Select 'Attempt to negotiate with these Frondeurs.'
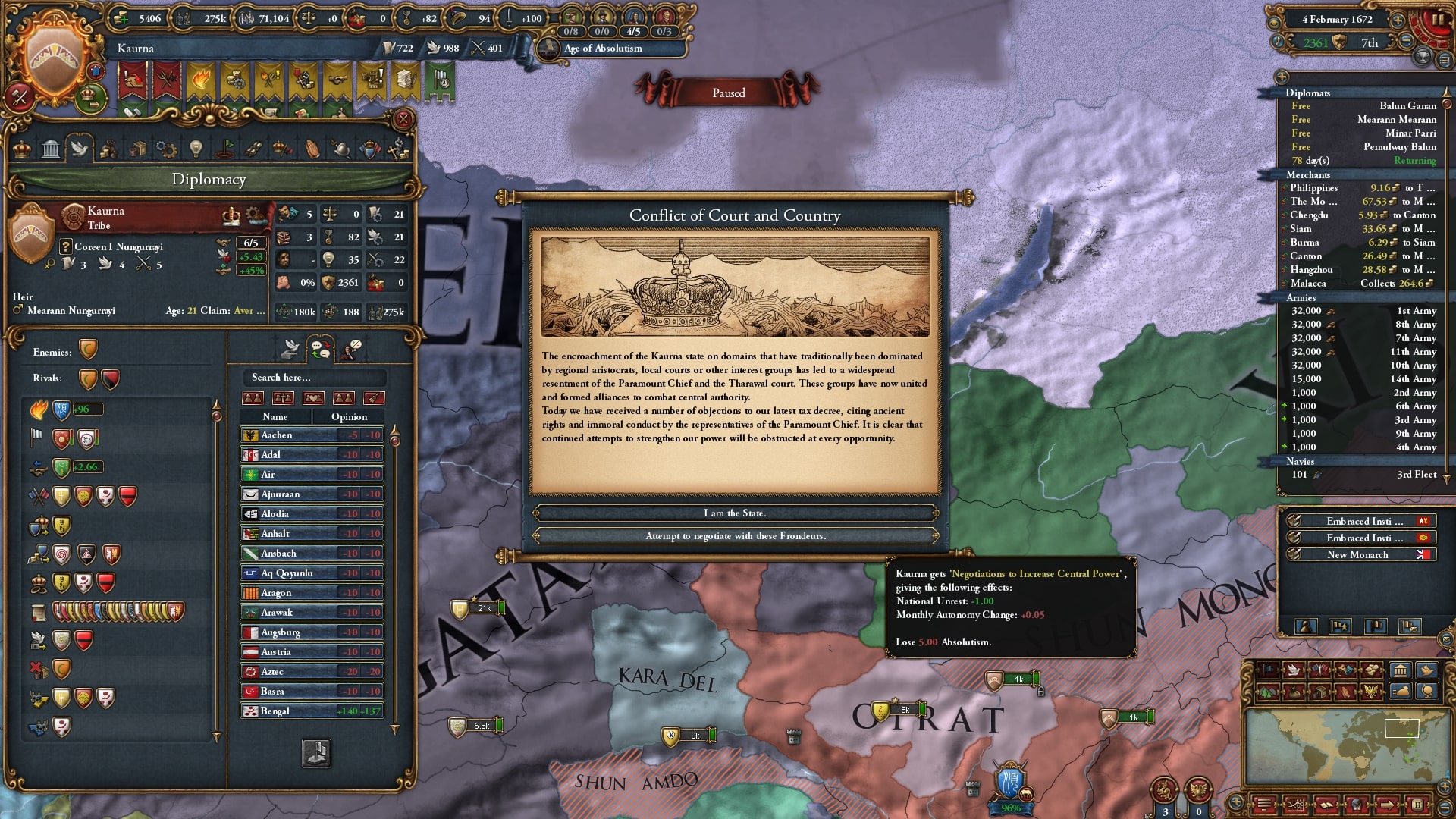The image size is (1456, 819). [x=735, y=536]
